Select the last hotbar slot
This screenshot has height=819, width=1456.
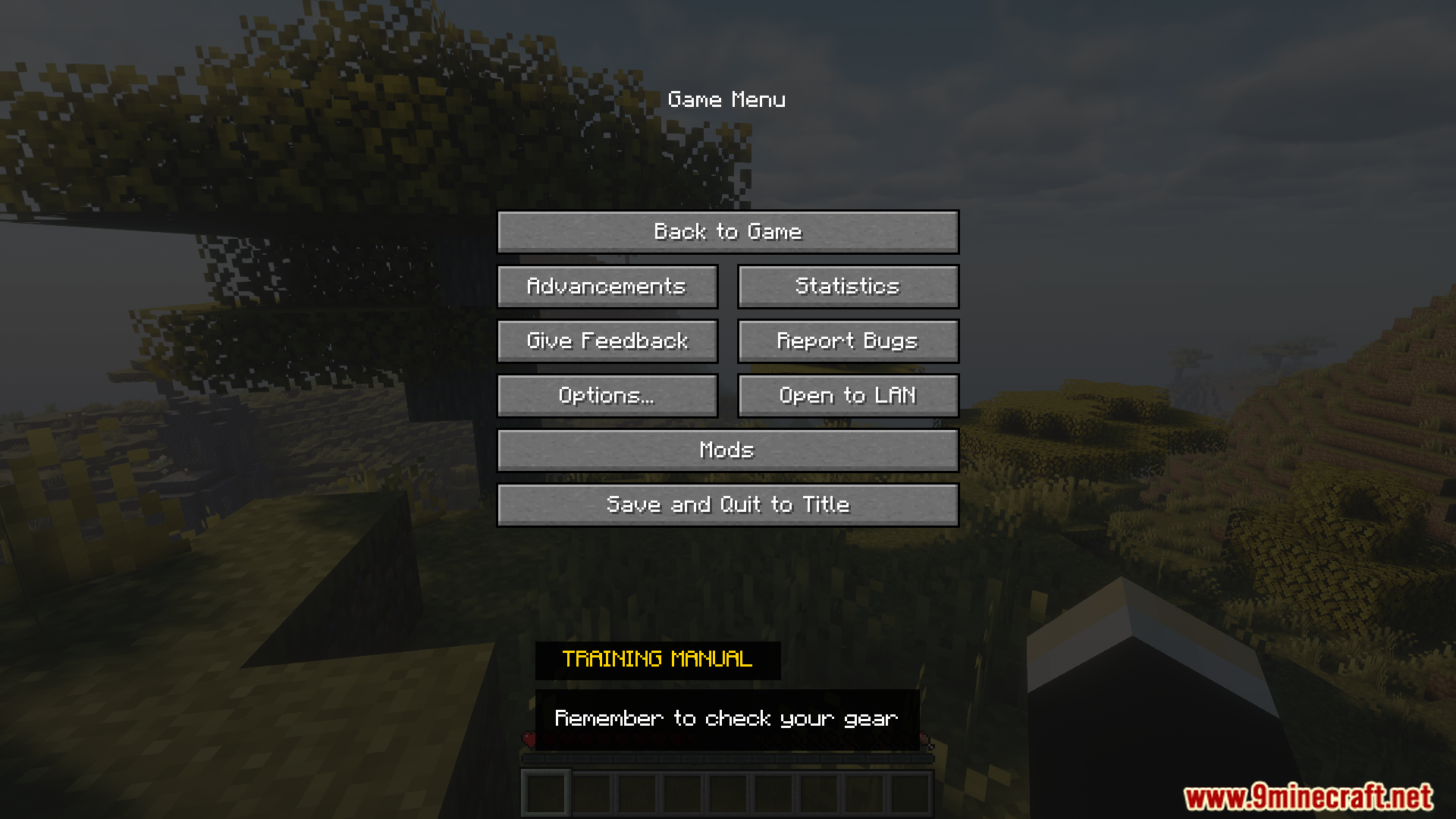point(911,793)
